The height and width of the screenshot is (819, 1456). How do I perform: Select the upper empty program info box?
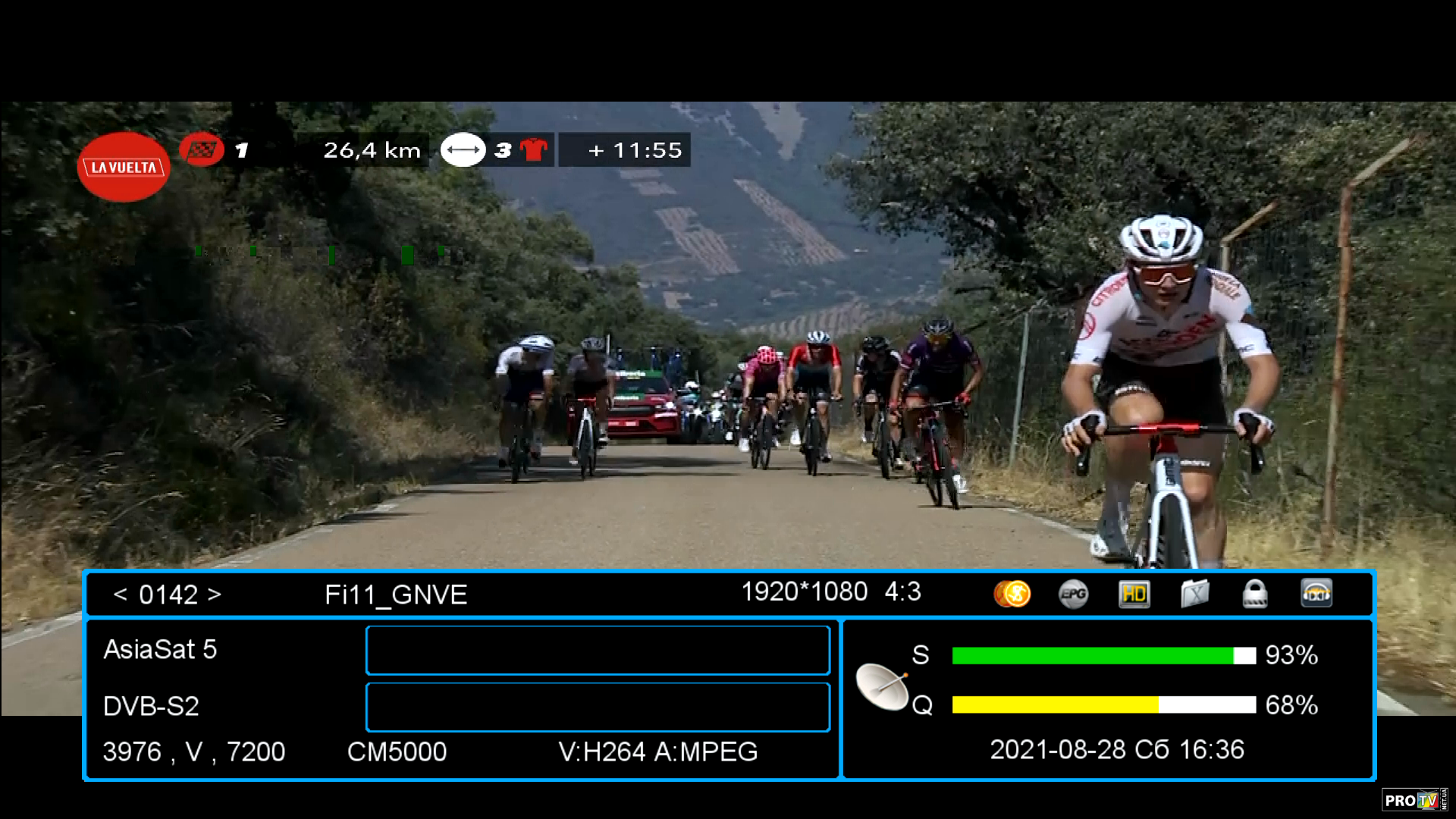(x=598, y=650)
